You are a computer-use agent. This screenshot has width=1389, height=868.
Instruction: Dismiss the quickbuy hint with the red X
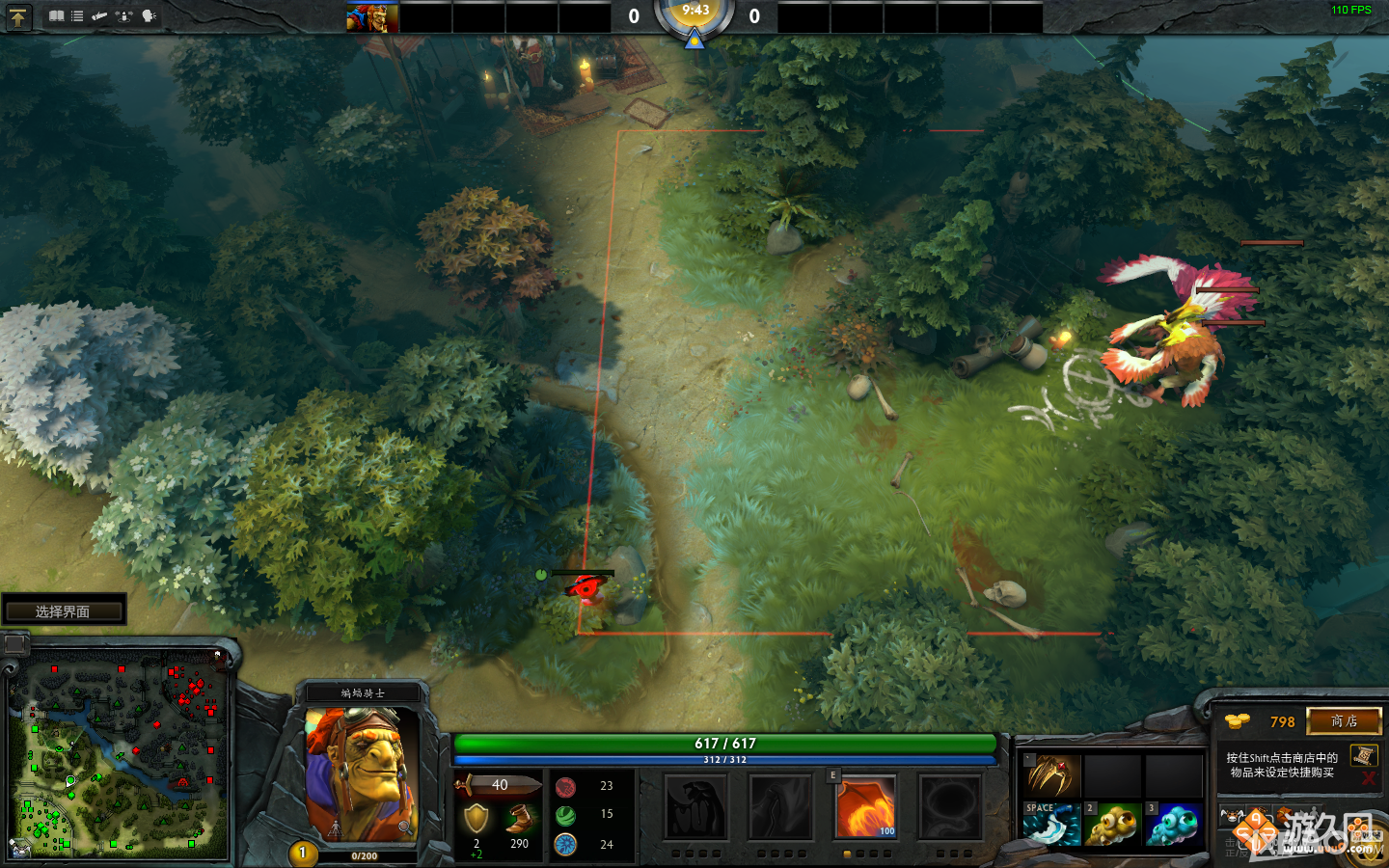coord(1369,780)
